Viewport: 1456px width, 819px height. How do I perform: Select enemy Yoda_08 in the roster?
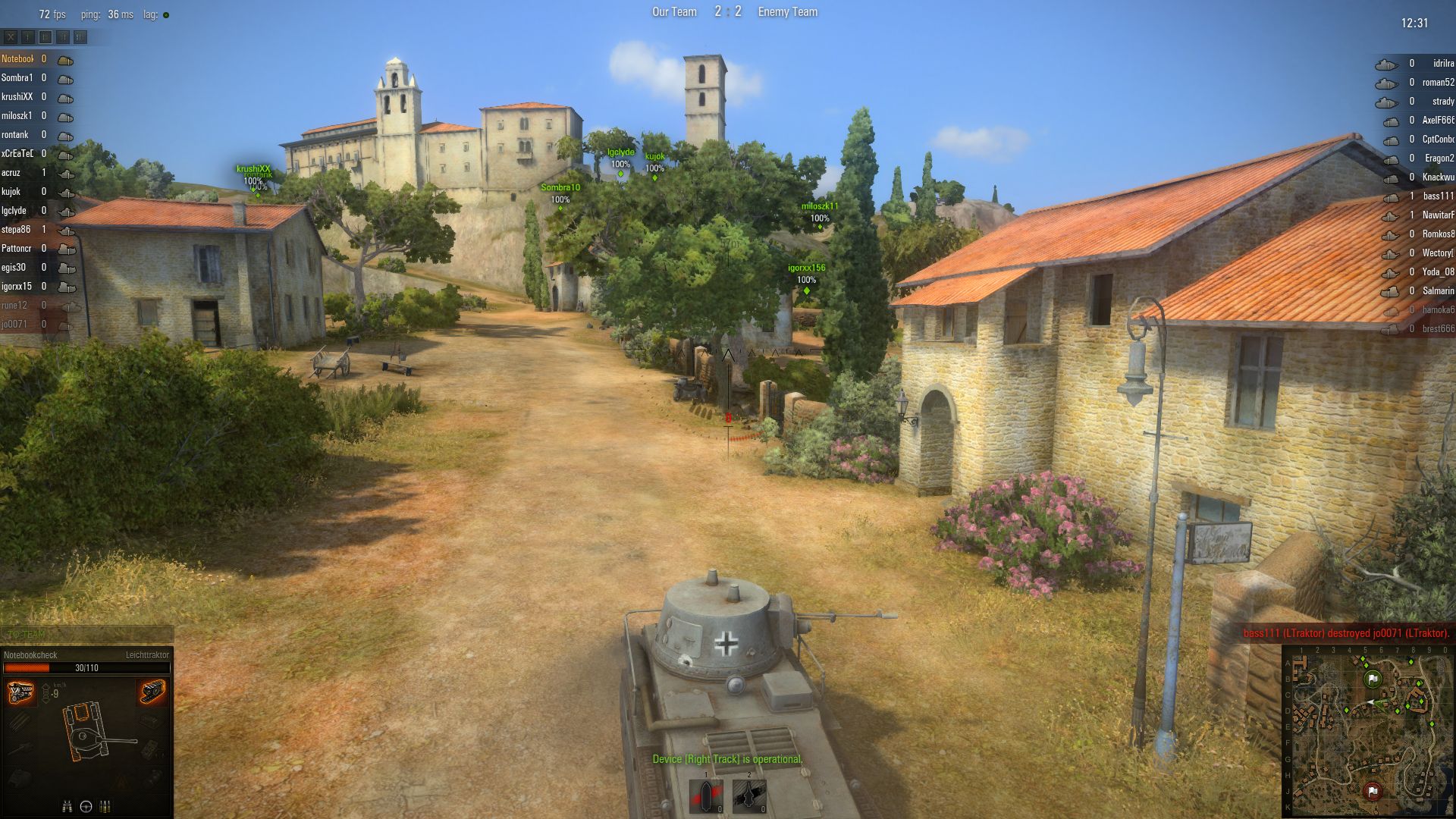1437,272
